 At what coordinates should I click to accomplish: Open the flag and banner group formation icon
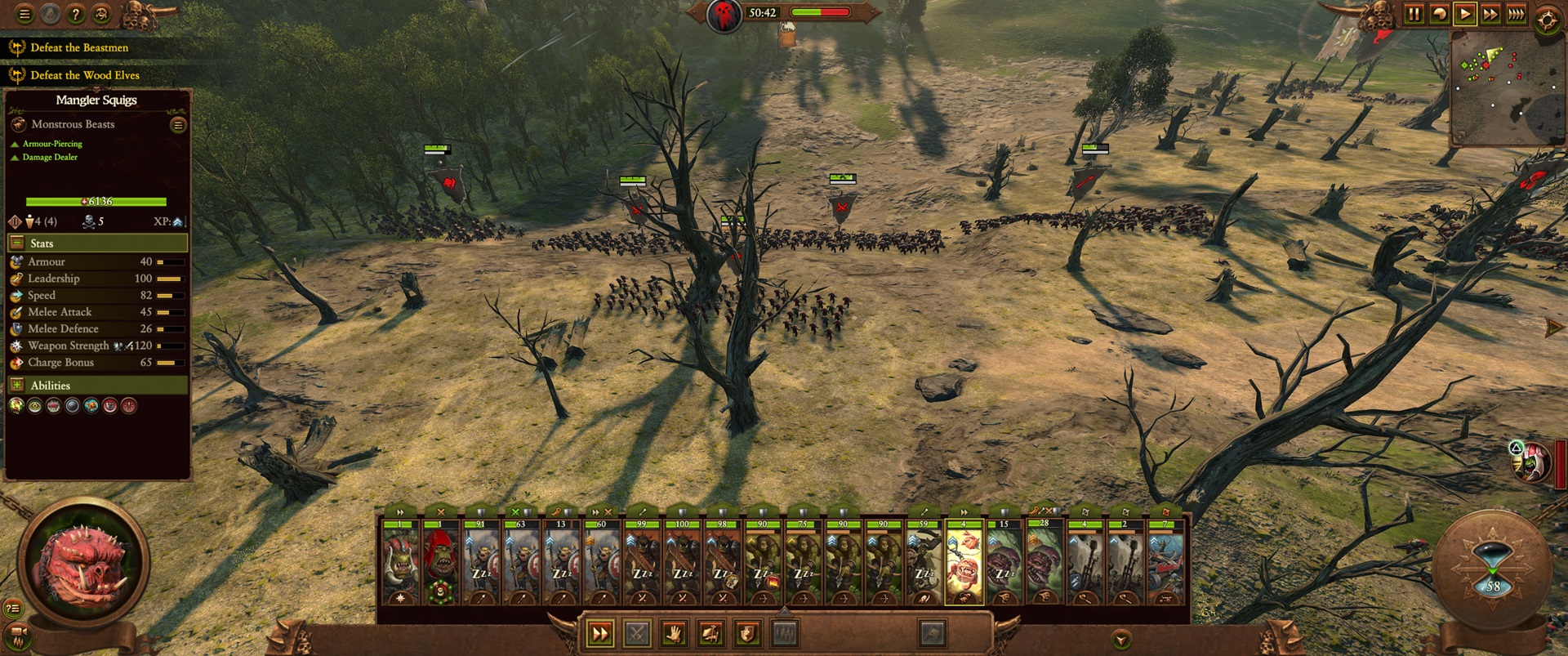(x=710, y=633)
